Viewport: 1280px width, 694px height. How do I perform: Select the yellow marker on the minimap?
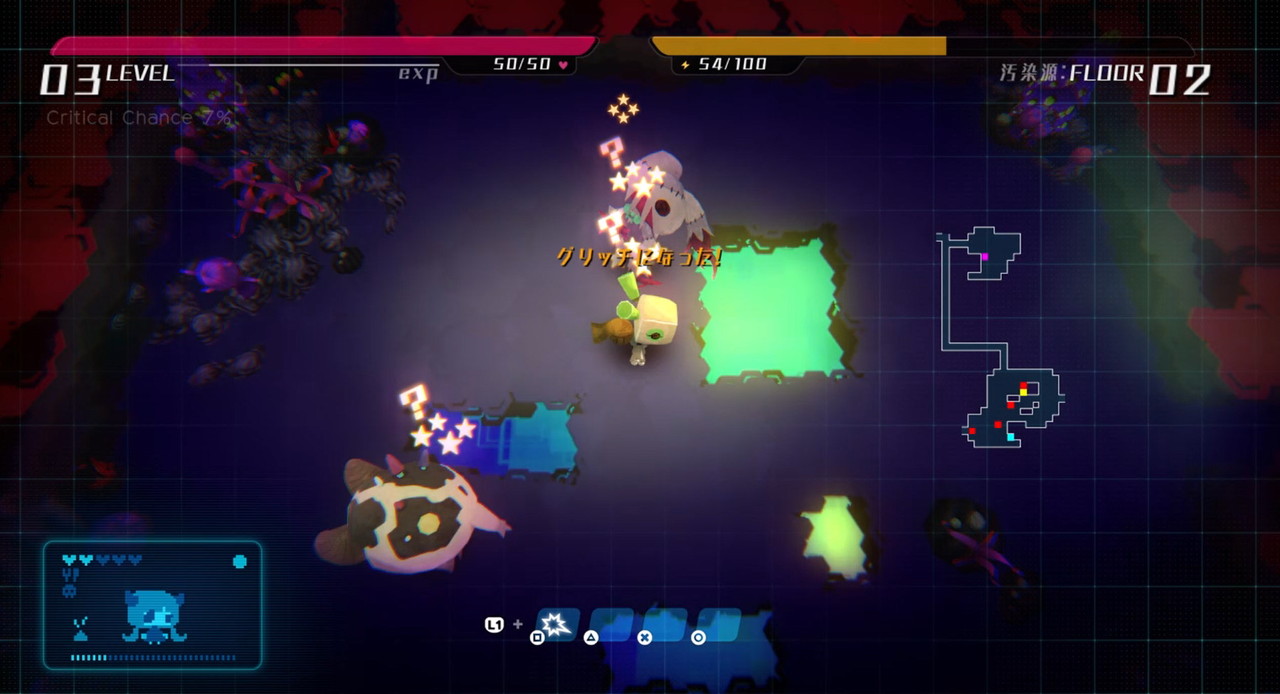pyautogui.click(x=1022, y=393)
